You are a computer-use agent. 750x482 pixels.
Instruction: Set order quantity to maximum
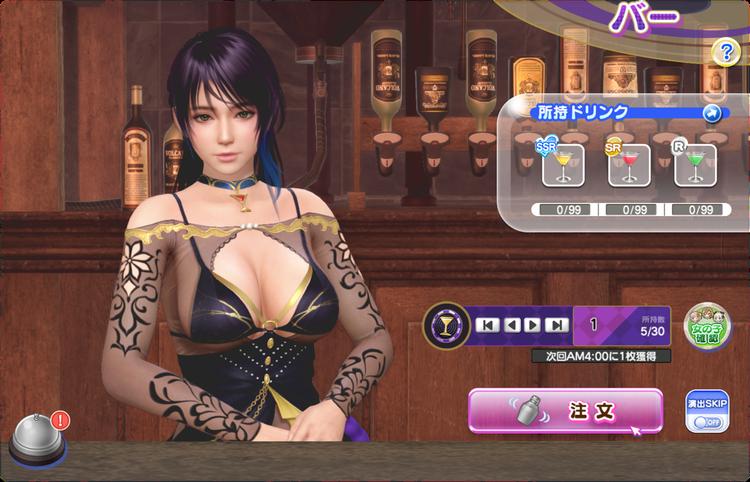click(558, 325)
